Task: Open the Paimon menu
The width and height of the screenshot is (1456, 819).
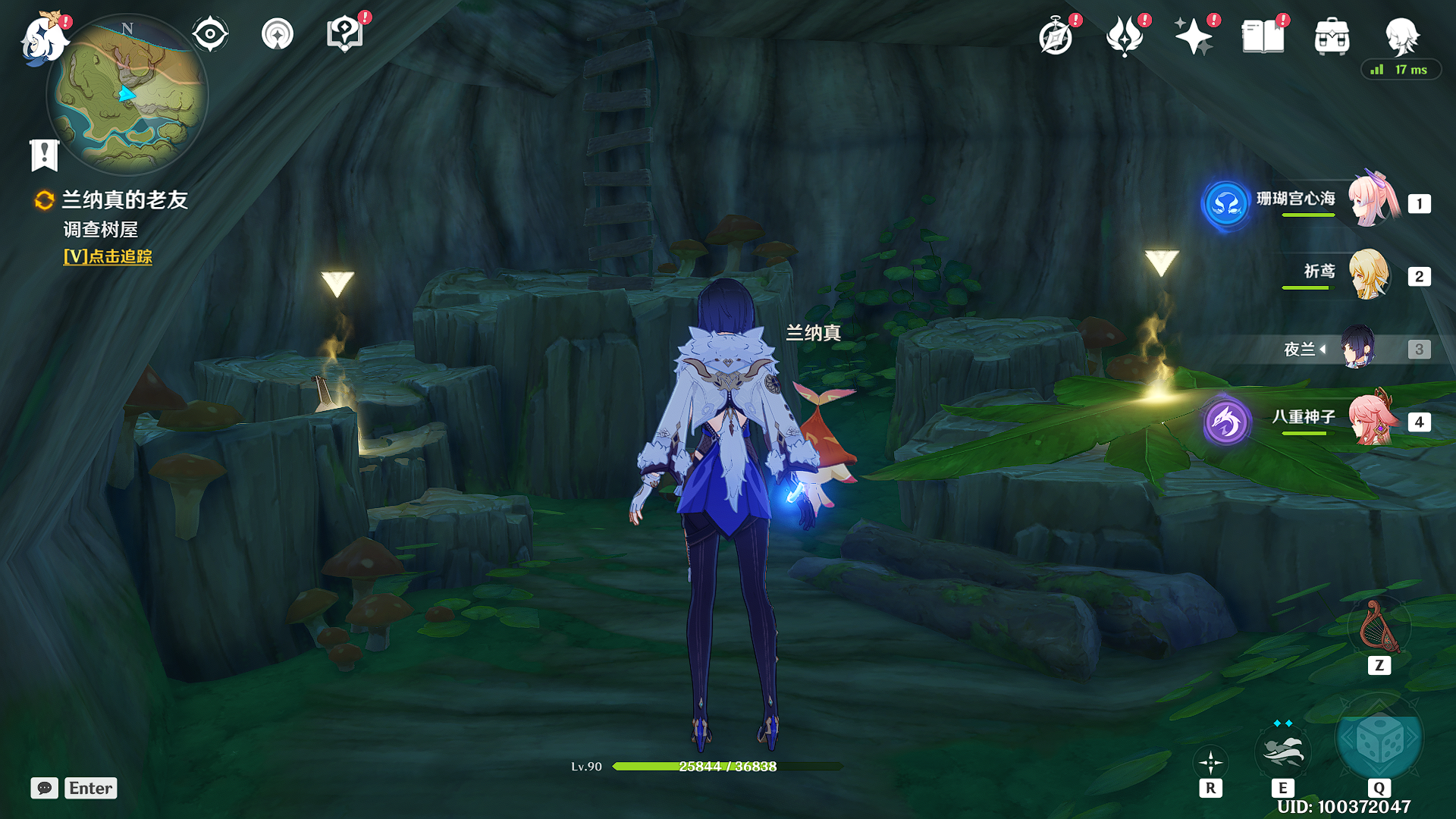Action: pos(42,38)
